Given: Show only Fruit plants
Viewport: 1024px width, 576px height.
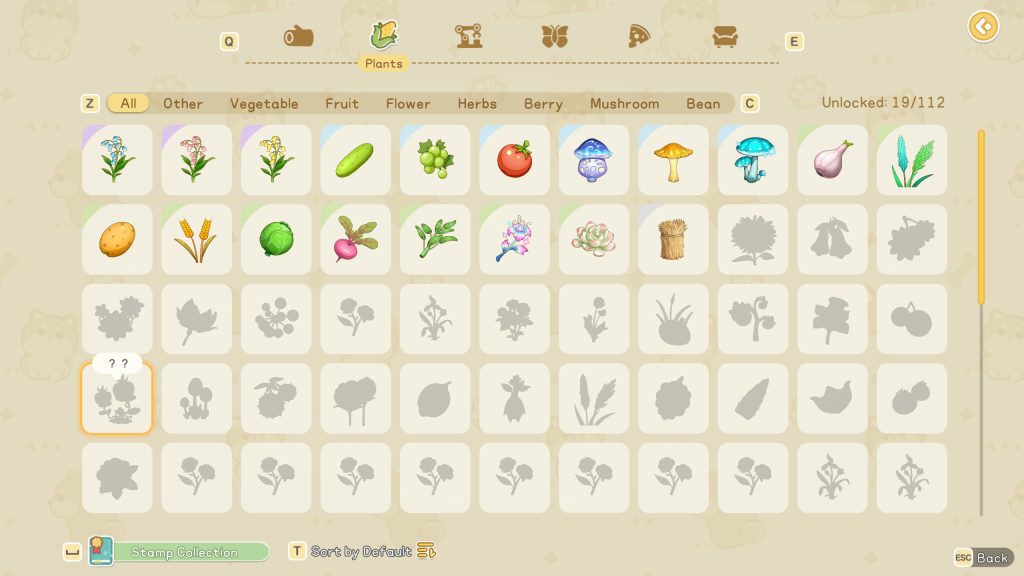Looking at the screenshot, I should [342, 103].
